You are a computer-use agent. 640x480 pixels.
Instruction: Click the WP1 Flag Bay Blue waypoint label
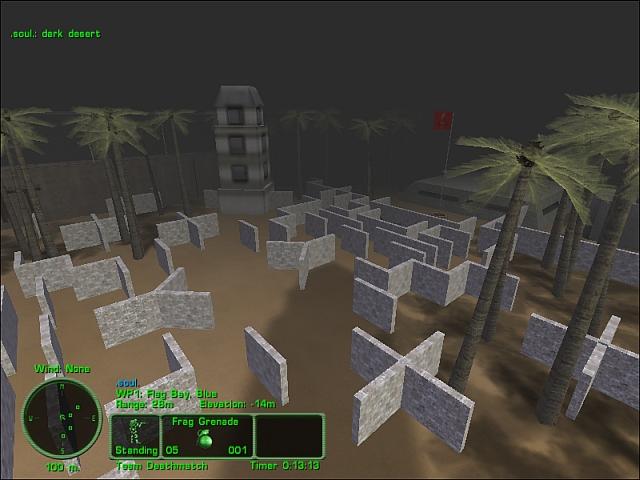coord(168,394)
